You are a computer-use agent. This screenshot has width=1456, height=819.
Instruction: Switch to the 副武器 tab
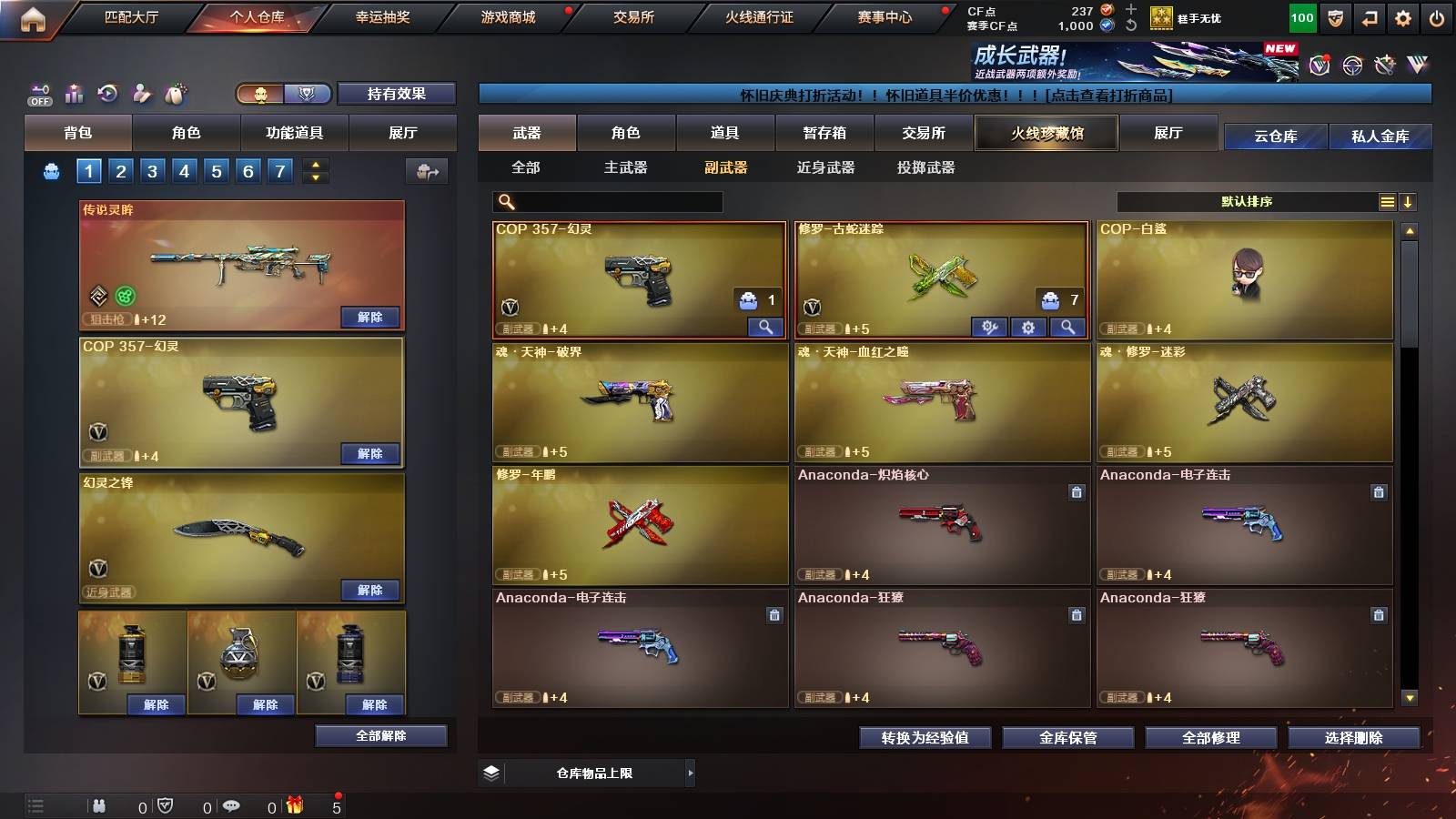727,167
